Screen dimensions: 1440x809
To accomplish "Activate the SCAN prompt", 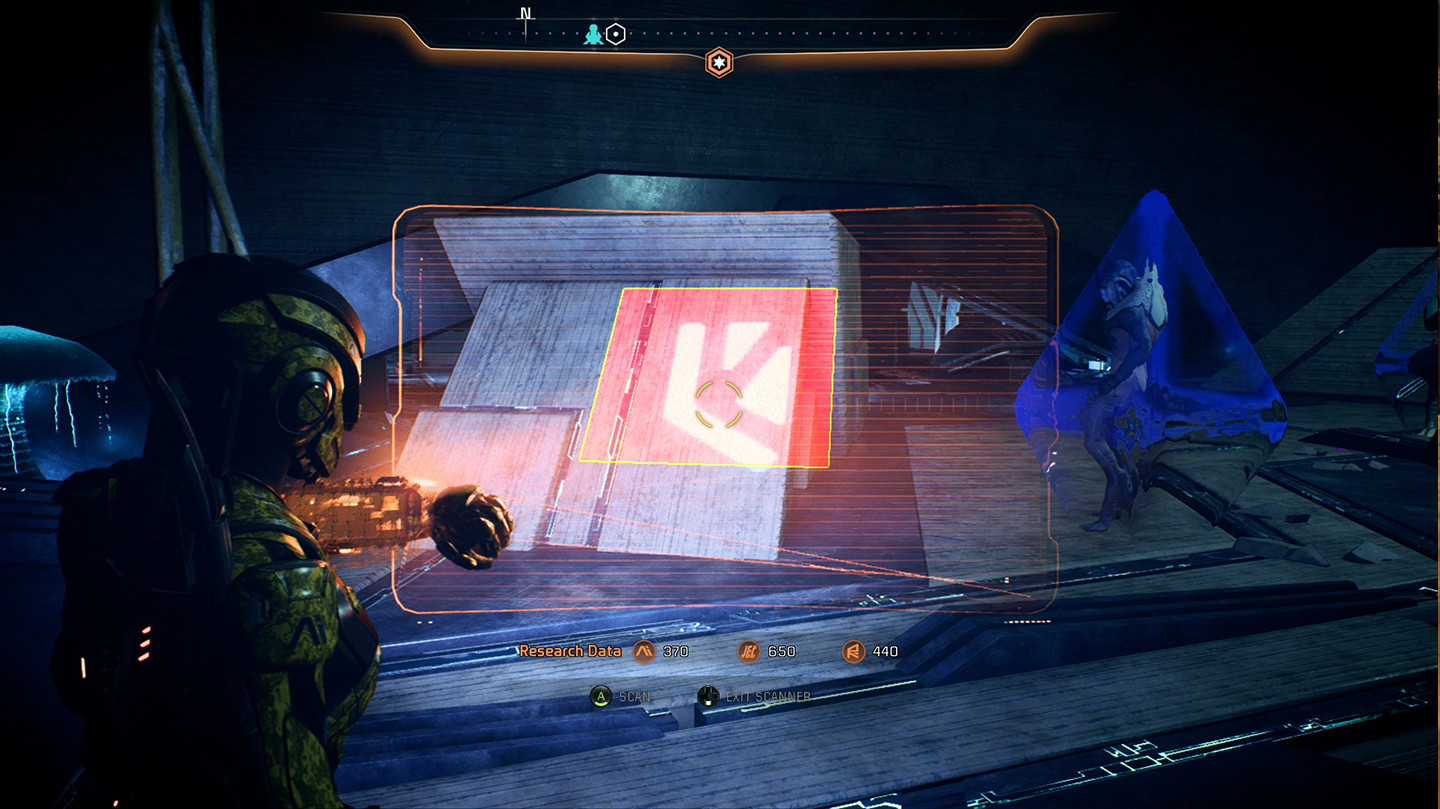I will click(620, 696).
